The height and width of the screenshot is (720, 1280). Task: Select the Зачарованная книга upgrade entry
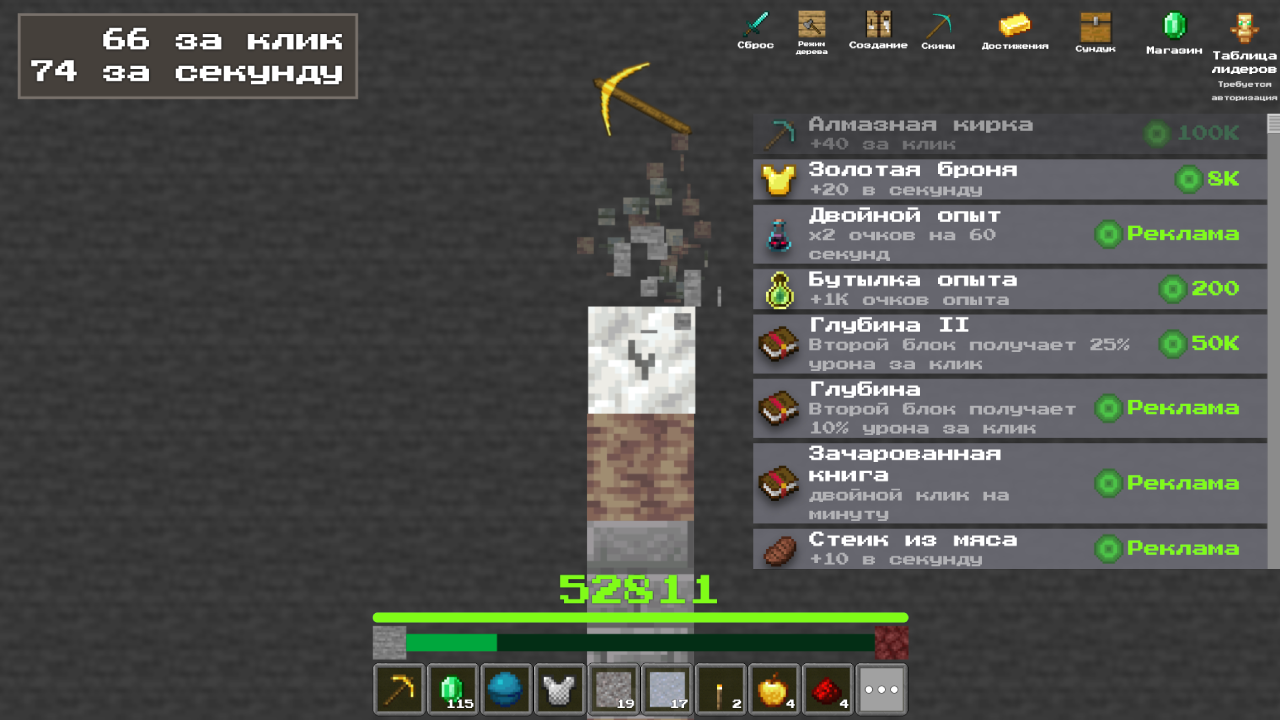point(1008,483)
